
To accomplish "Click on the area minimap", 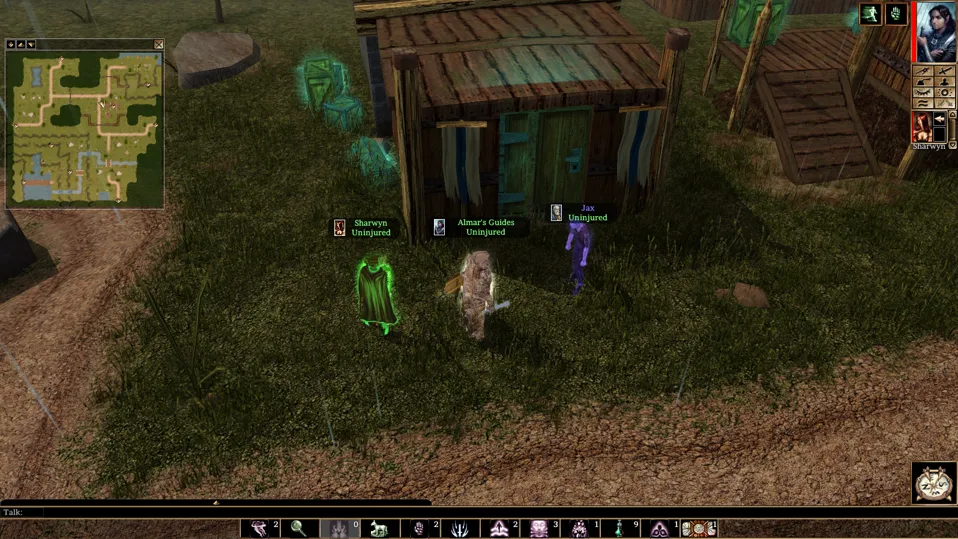I will click(84, 128).
